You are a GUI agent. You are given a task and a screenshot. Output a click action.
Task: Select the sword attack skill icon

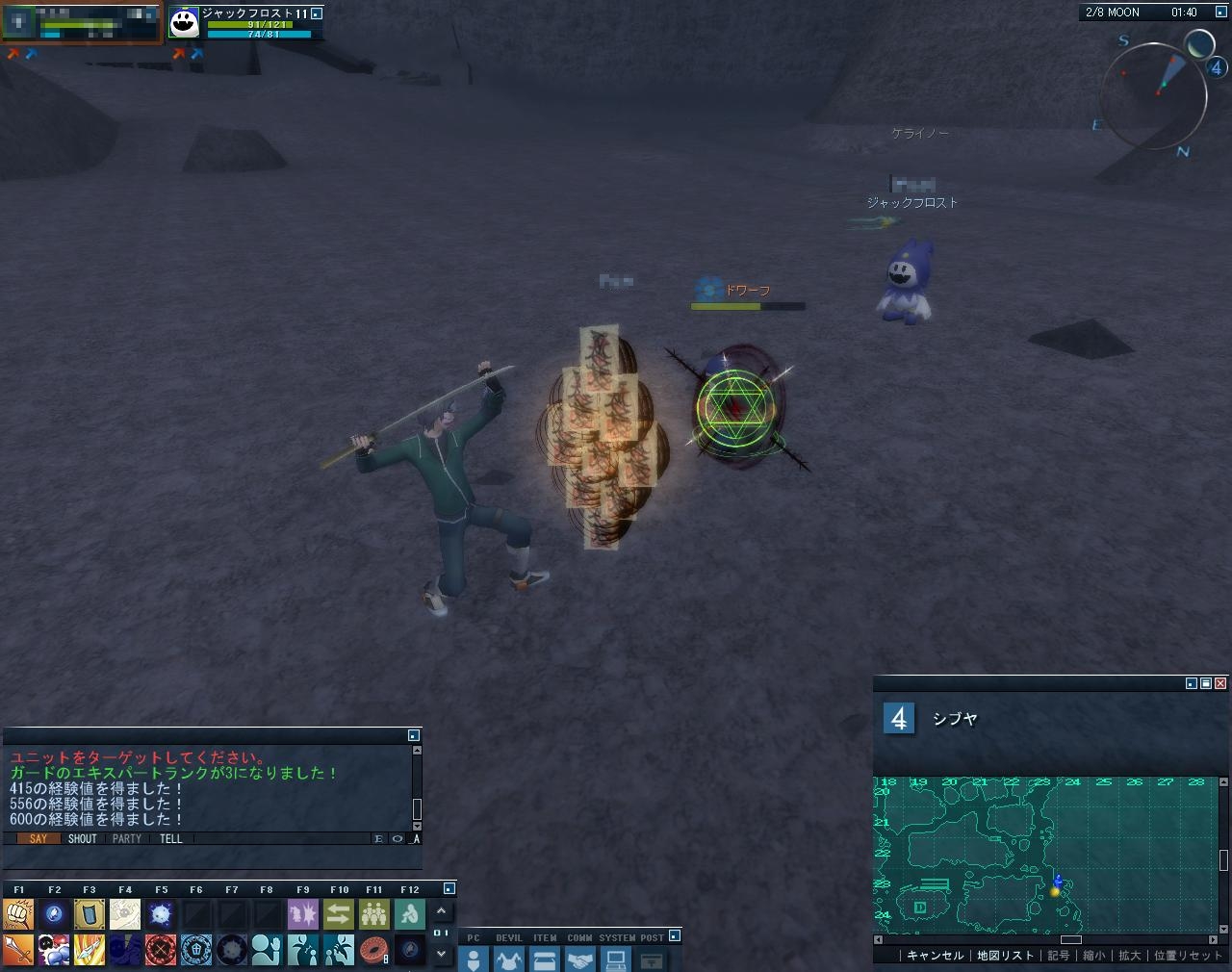[x=18, y=950]
